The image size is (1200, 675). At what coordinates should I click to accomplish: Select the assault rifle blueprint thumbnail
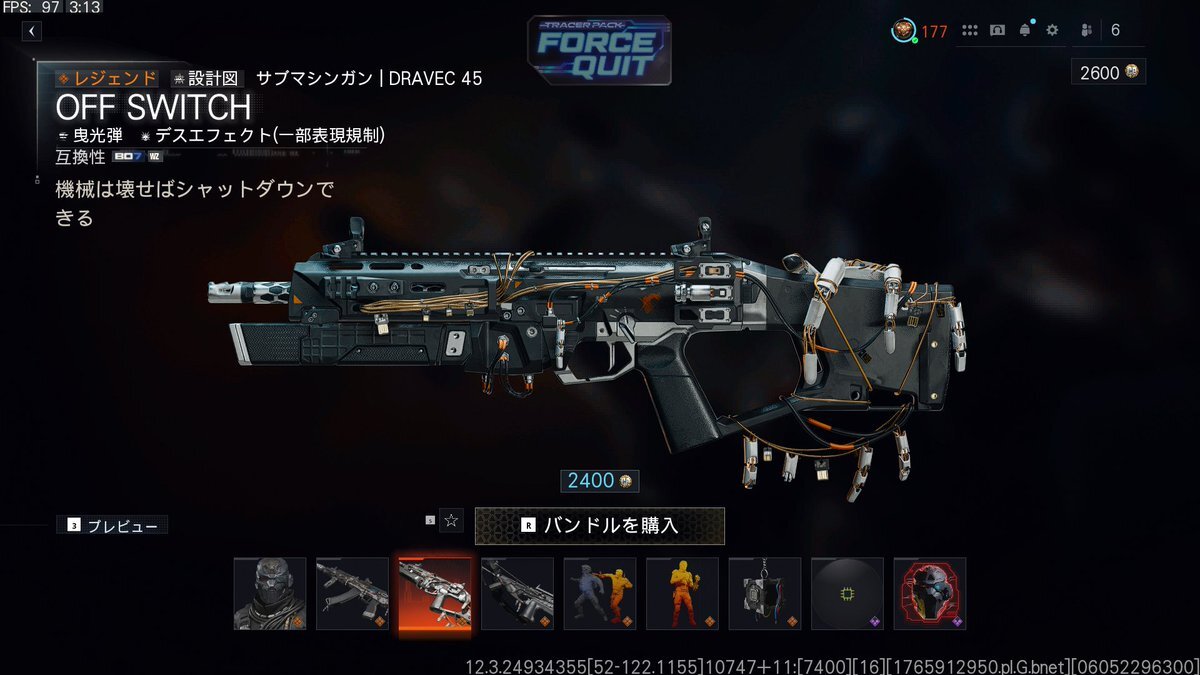click(x=352, y=593)
